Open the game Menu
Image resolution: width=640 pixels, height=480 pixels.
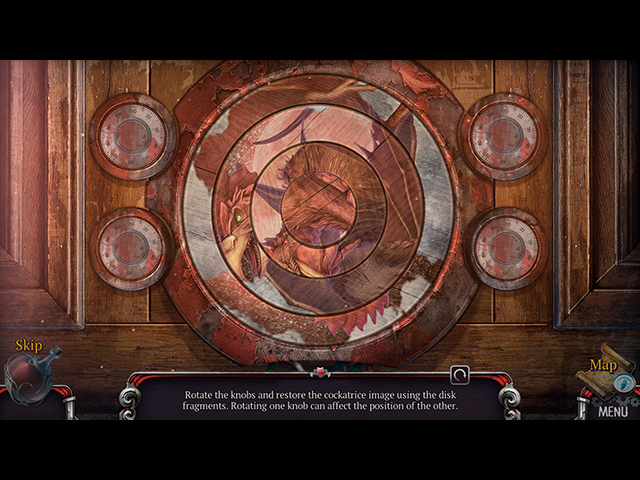(613, 410)
